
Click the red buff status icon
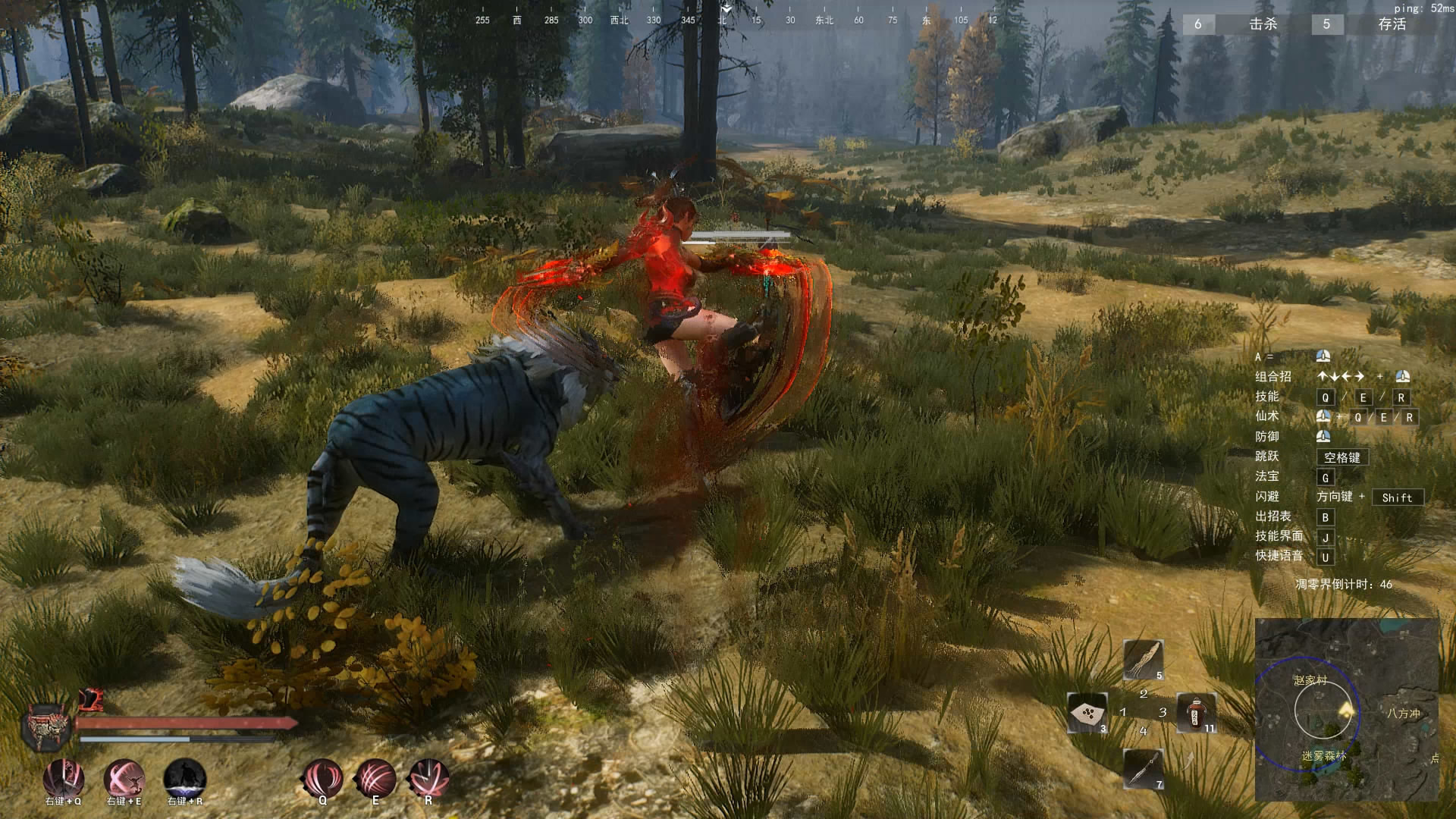click(90, 698)
